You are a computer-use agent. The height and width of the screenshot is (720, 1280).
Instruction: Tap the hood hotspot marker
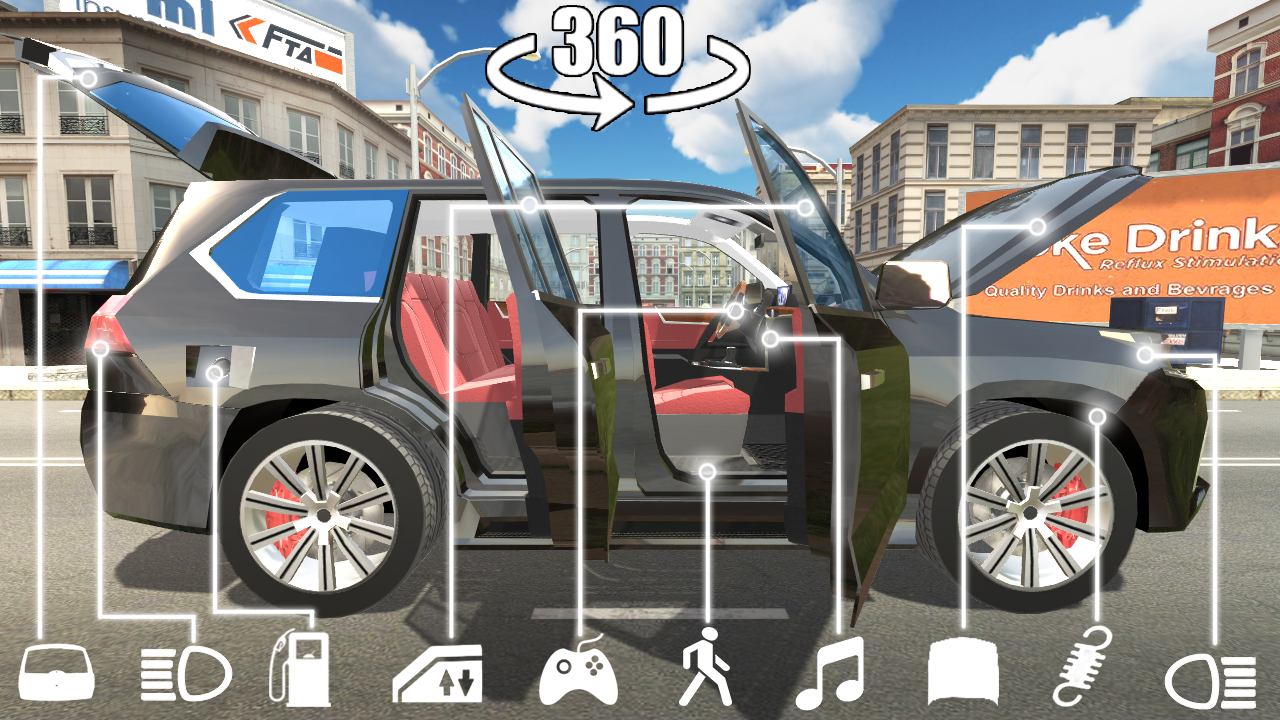click(1037, 228)
